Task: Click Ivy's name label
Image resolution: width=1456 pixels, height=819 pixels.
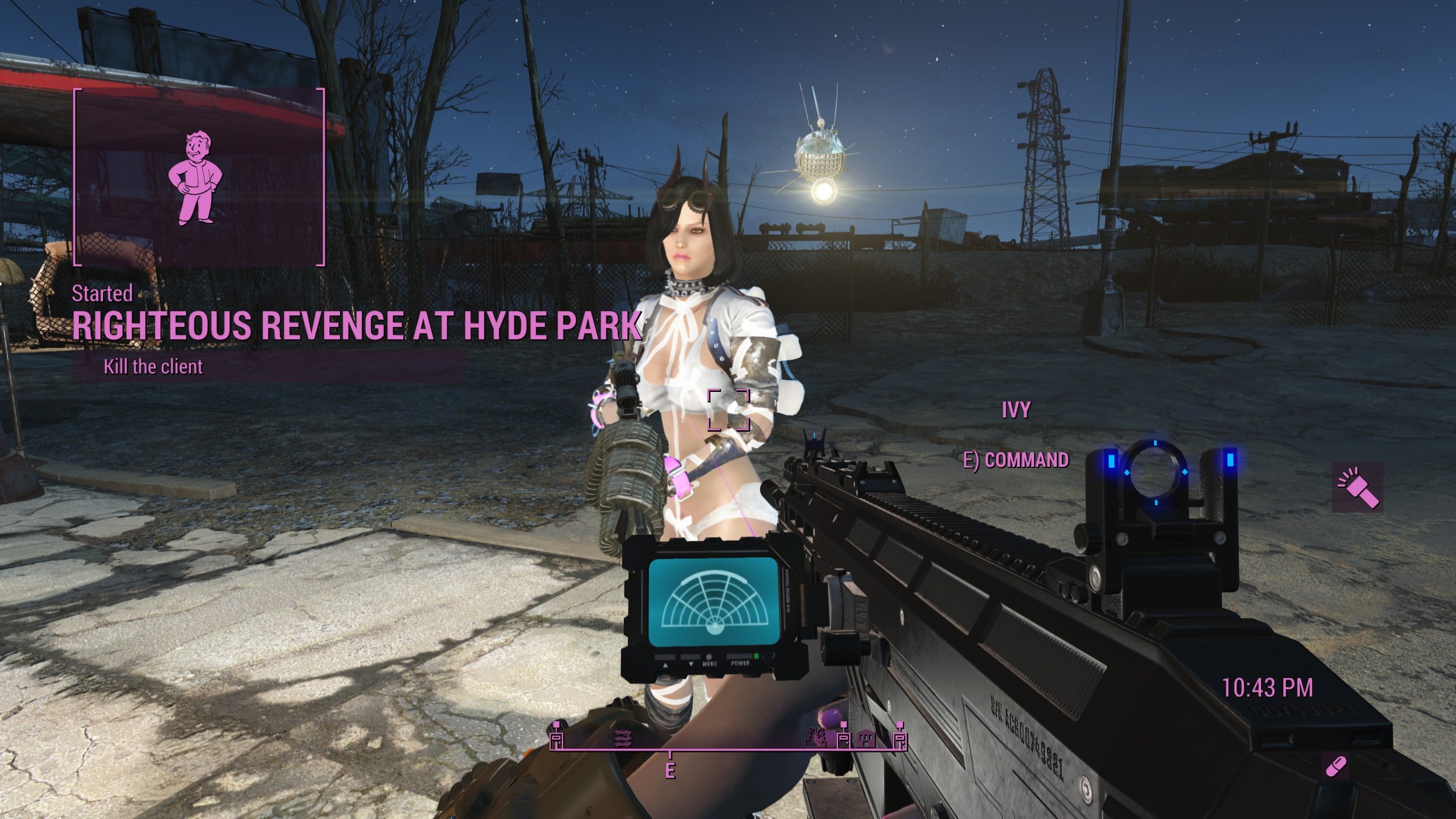Action: pos(1017,411)
